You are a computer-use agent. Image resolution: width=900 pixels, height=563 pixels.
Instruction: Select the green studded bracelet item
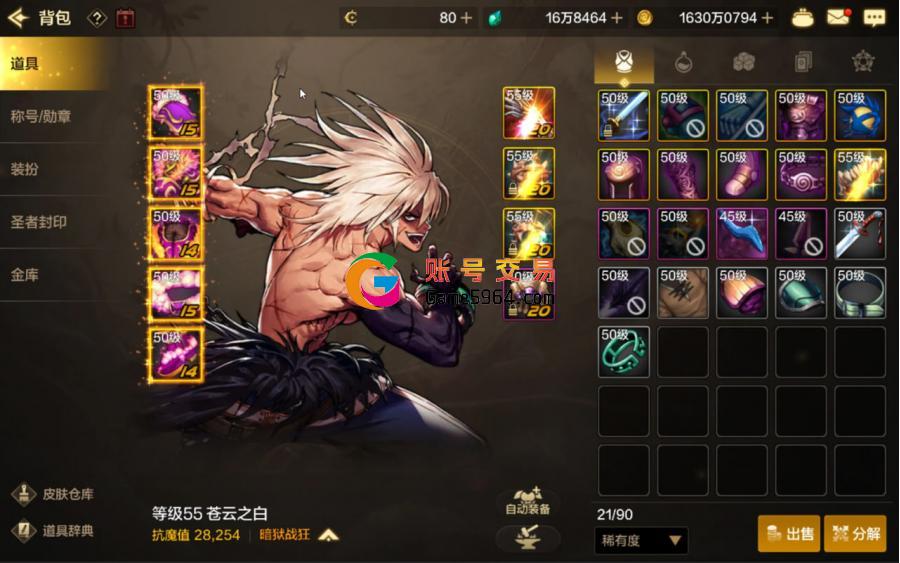[624, 352]
